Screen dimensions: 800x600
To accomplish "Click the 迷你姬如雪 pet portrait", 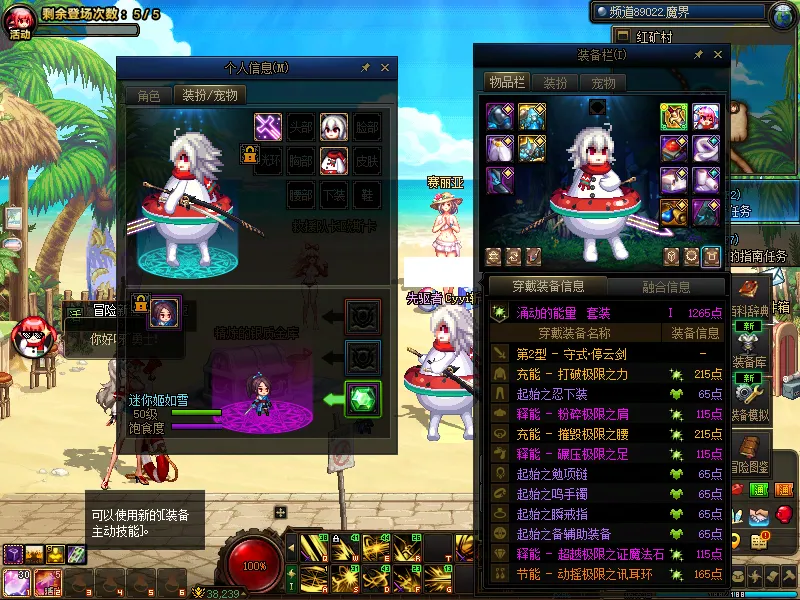I will 164,313.
